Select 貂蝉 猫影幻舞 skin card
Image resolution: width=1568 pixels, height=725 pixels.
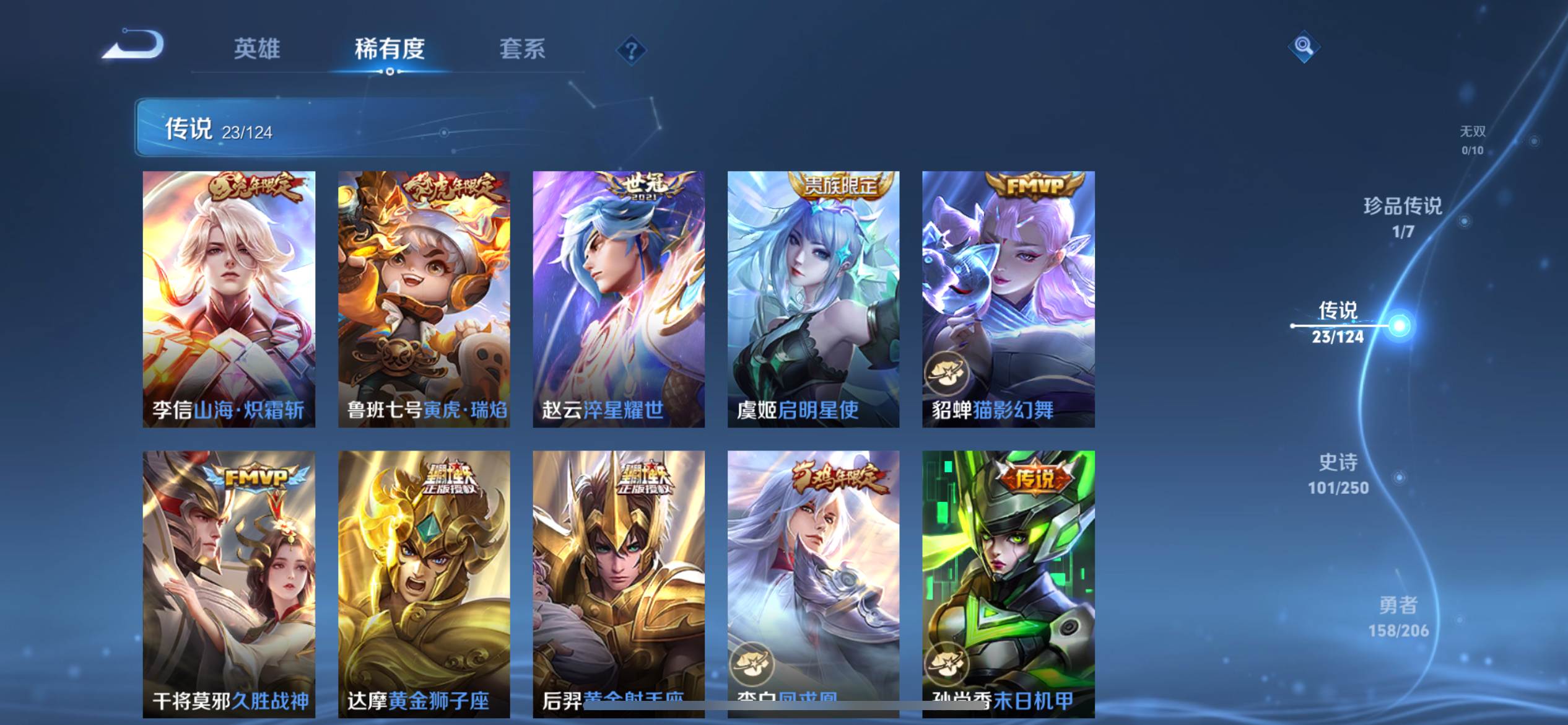[1008, 299]
